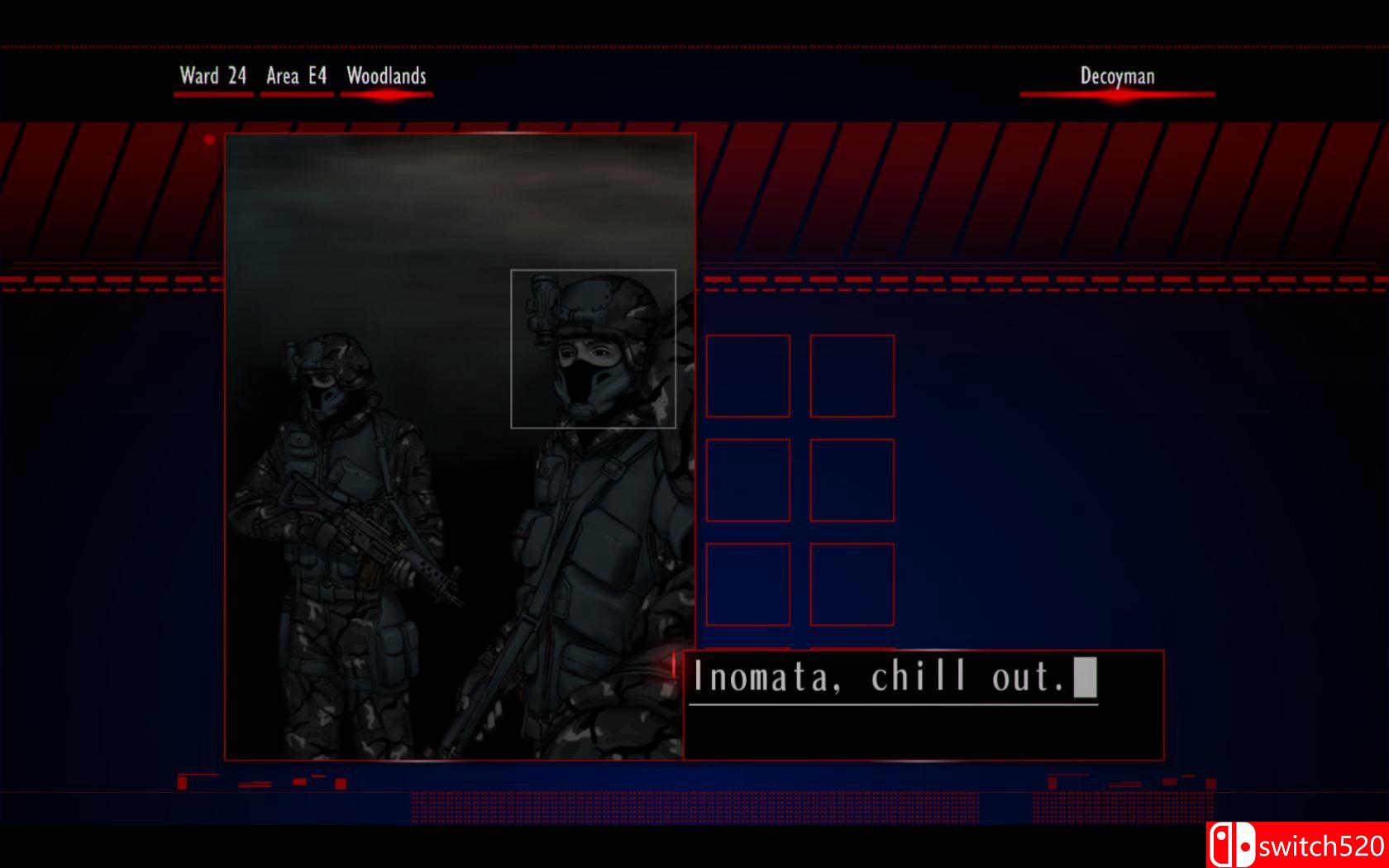Click the top-right empty inventory slot
This screenshot has height=868, width=1389.
[x=852, y=376]
